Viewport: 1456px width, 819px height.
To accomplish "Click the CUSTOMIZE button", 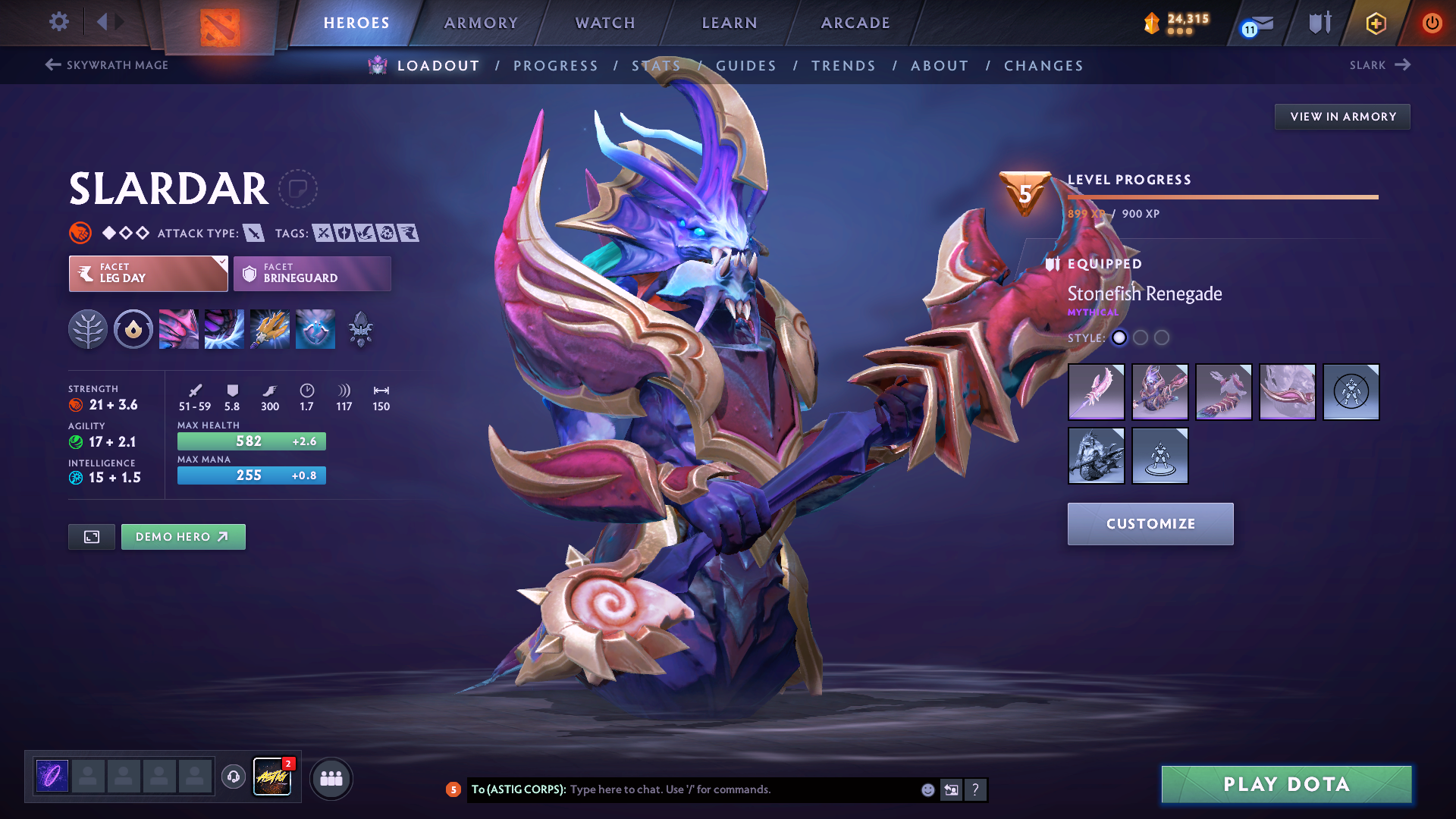I will tap(1150, 523).
